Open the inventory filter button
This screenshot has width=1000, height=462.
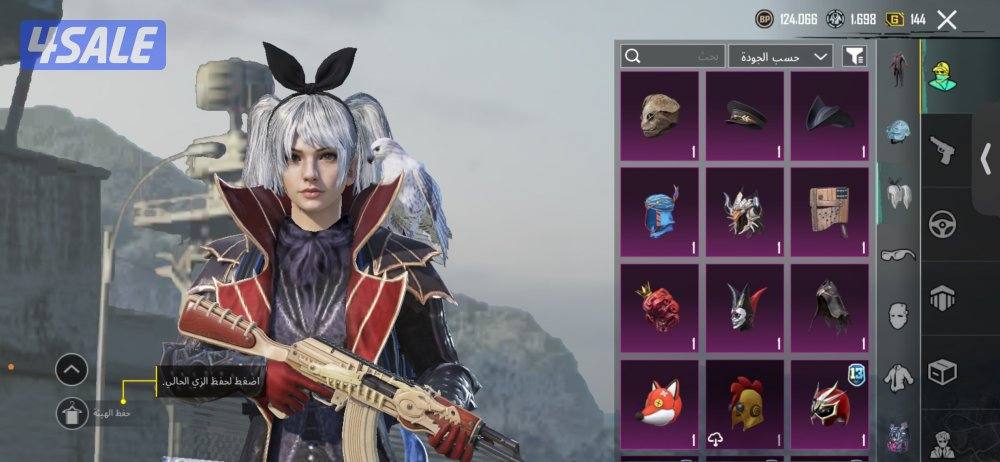tap(854, 56)
